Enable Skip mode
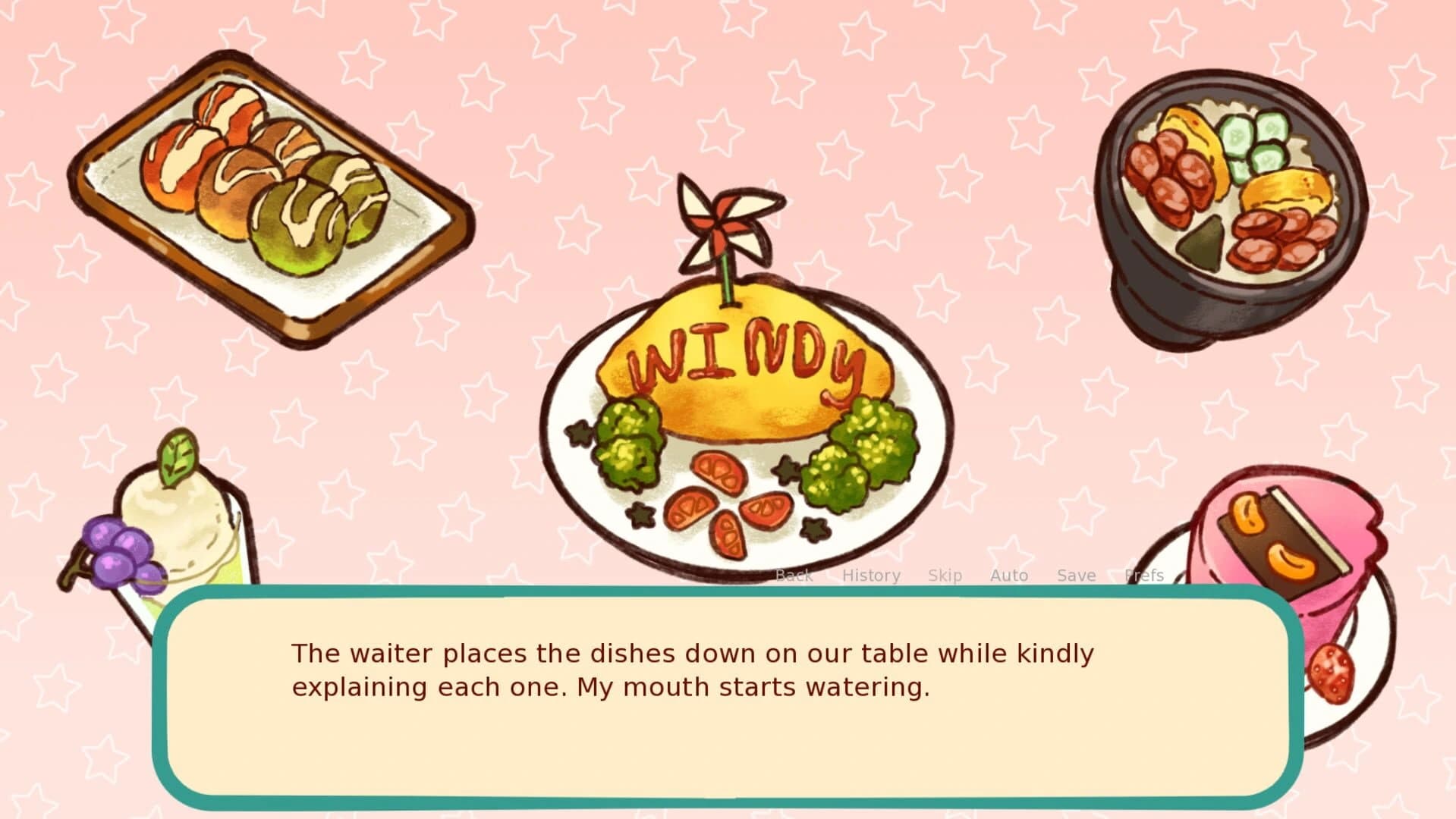This screenshot has width=1456, height=819. coord(945,575)
